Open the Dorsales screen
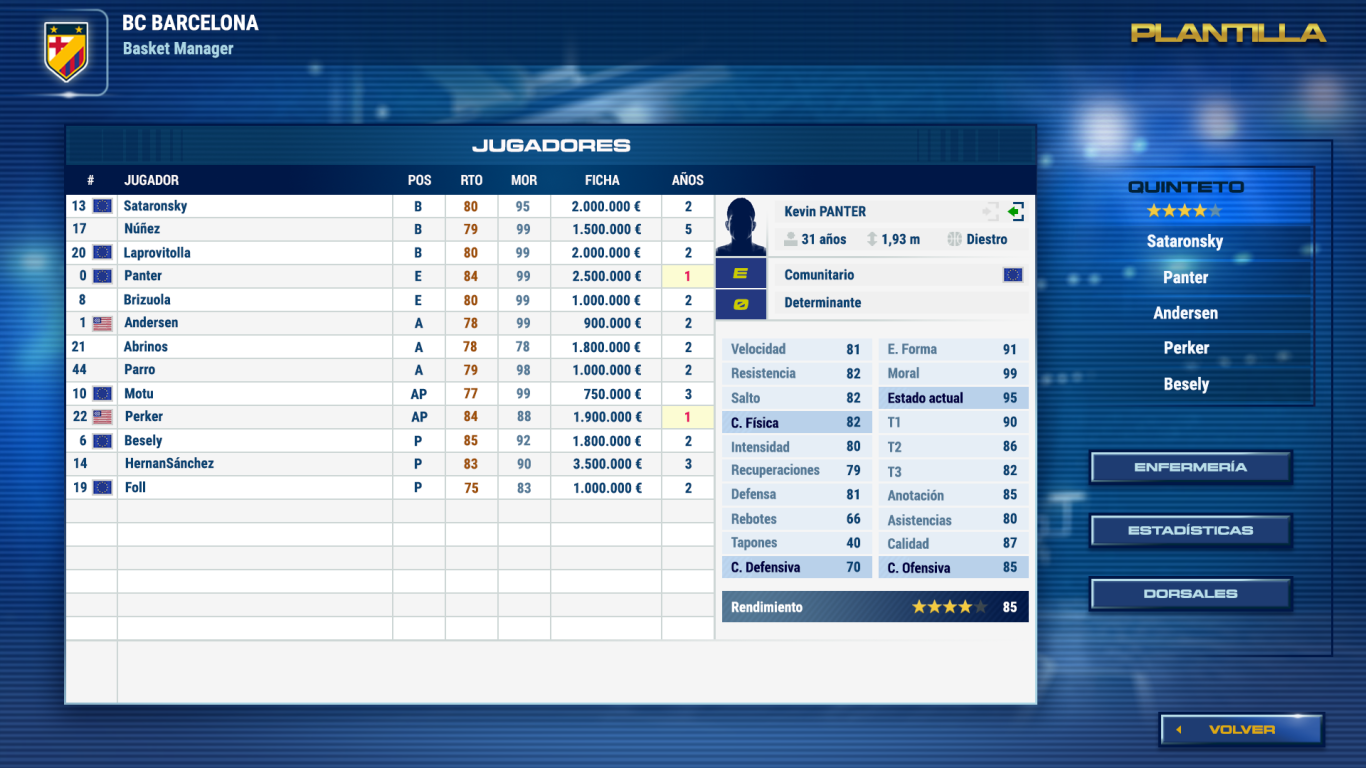This screenshot has height=768, width=1366. click(1190, 594)
